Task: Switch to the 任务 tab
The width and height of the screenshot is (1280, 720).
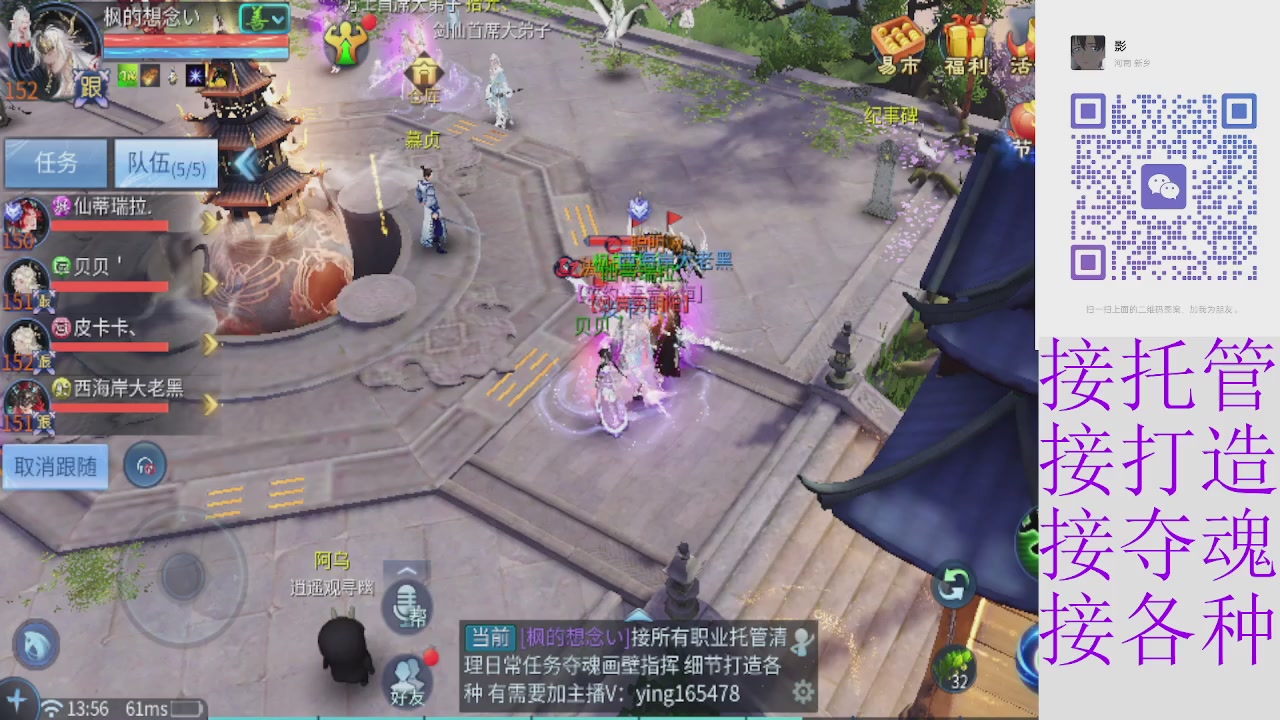Action: click(x=55, y=164)
